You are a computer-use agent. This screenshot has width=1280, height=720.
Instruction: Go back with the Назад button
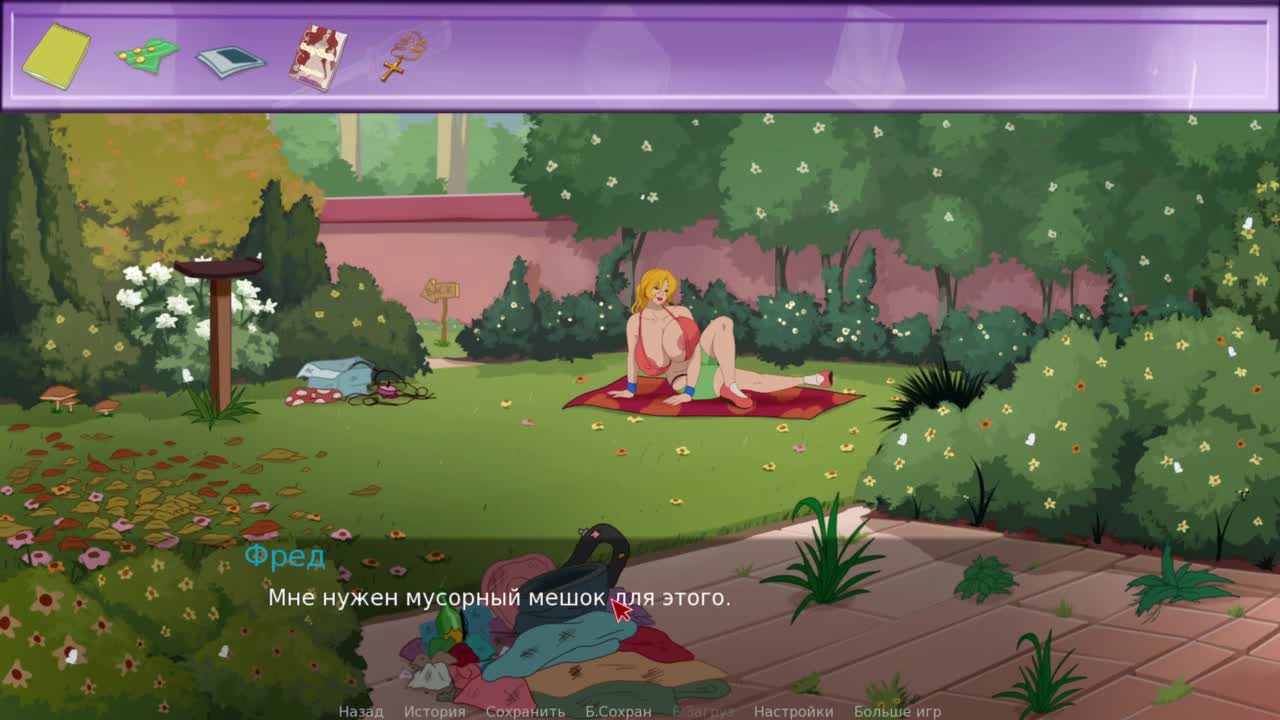[x=360, y=711]
